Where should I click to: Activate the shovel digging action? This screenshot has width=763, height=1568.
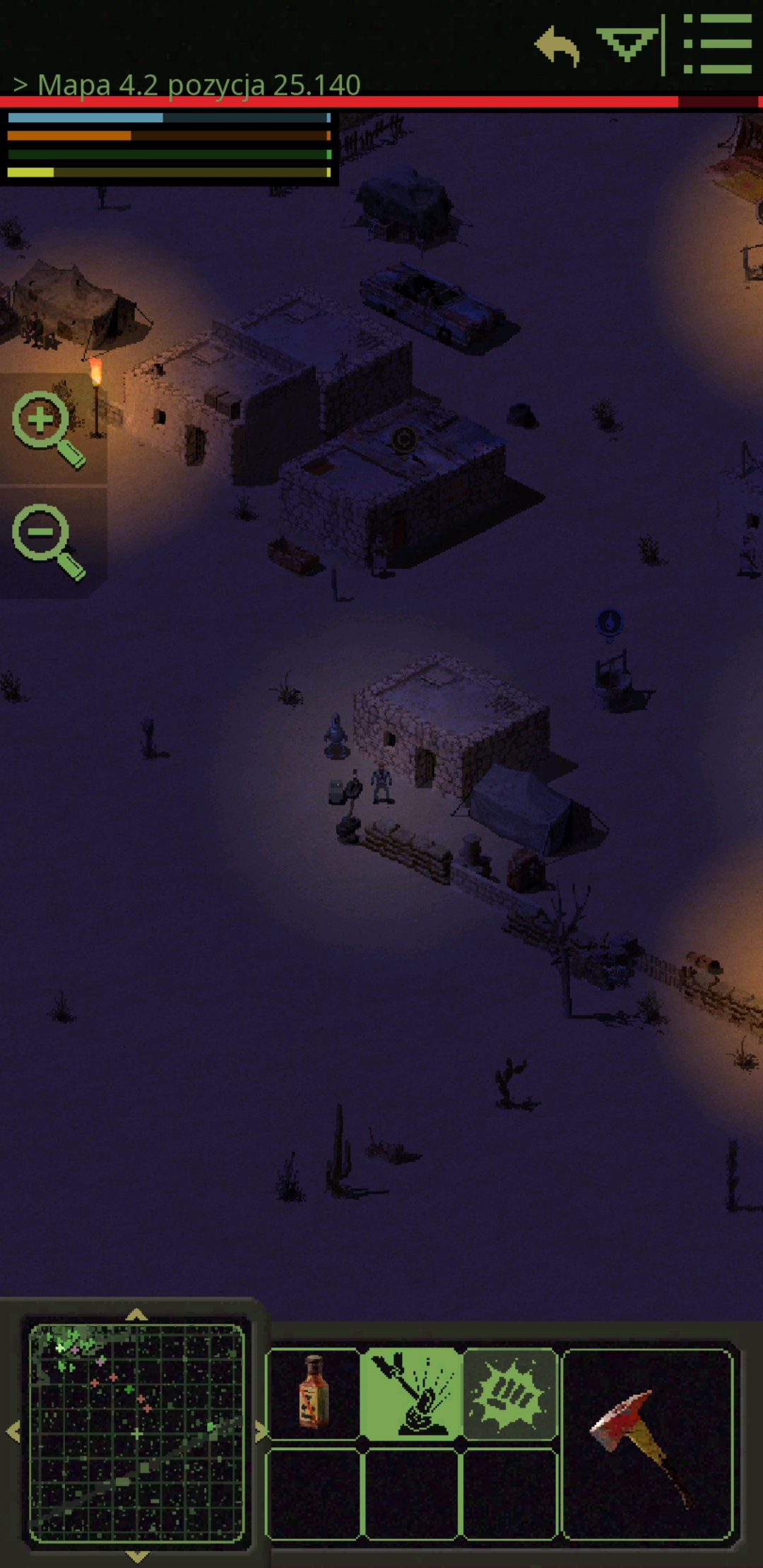pos(411,1393)
